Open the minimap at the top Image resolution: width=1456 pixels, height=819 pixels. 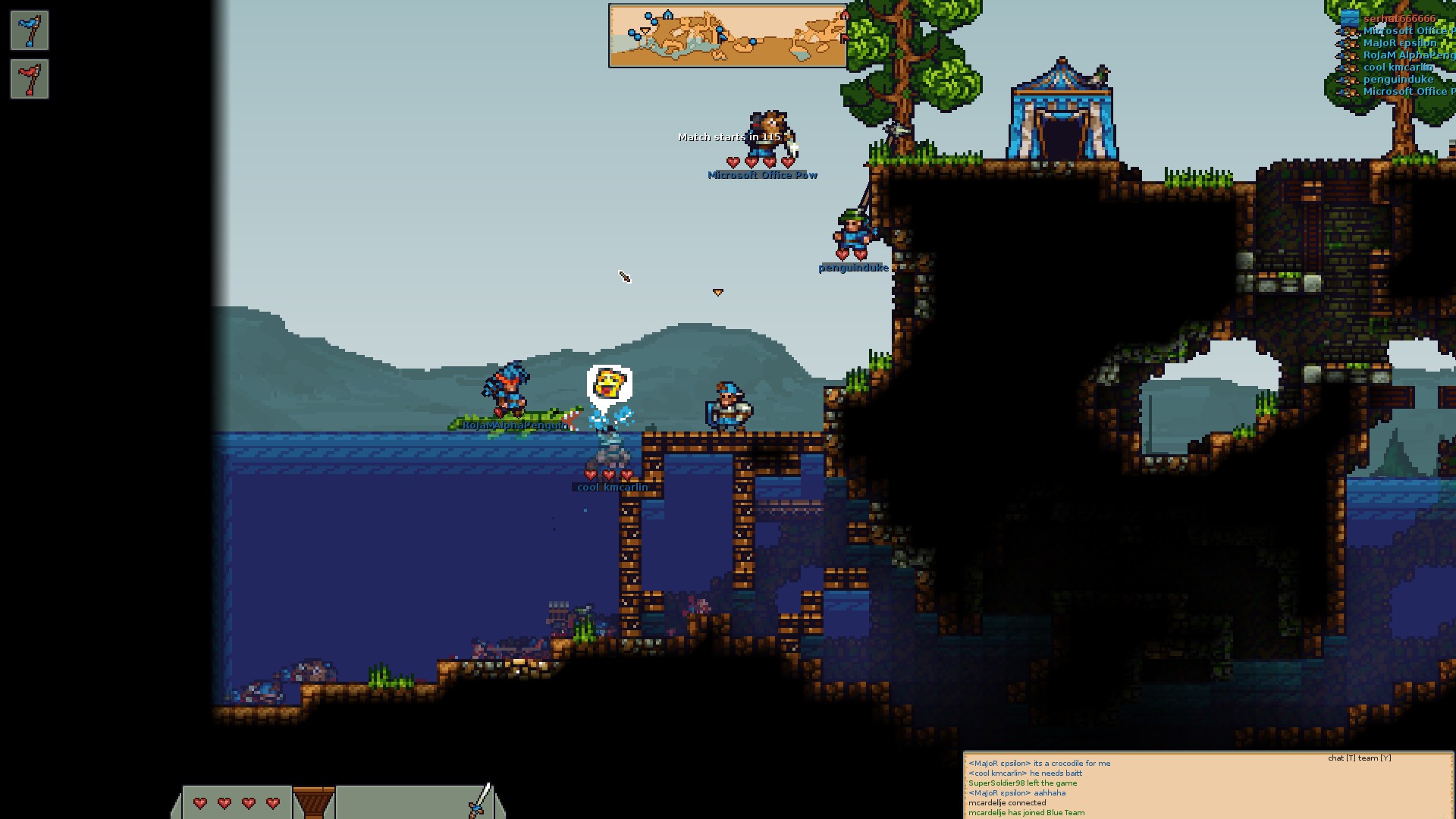[727, 36]
